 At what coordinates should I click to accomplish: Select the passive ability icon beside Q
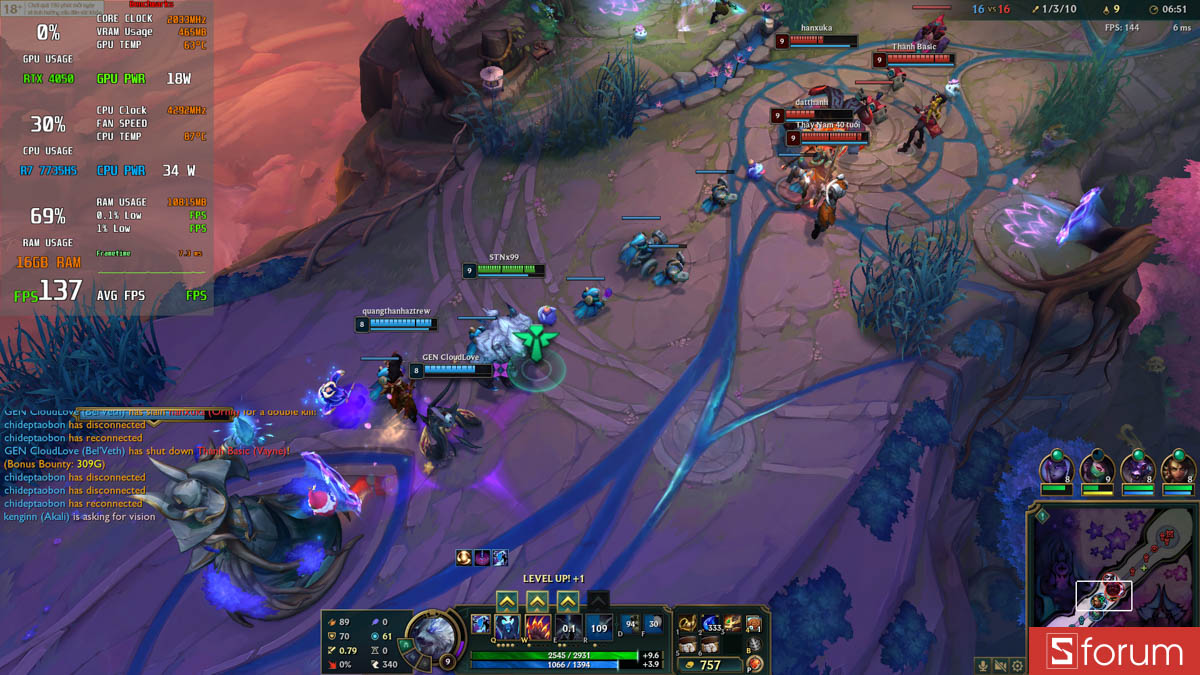pos(480,624)
